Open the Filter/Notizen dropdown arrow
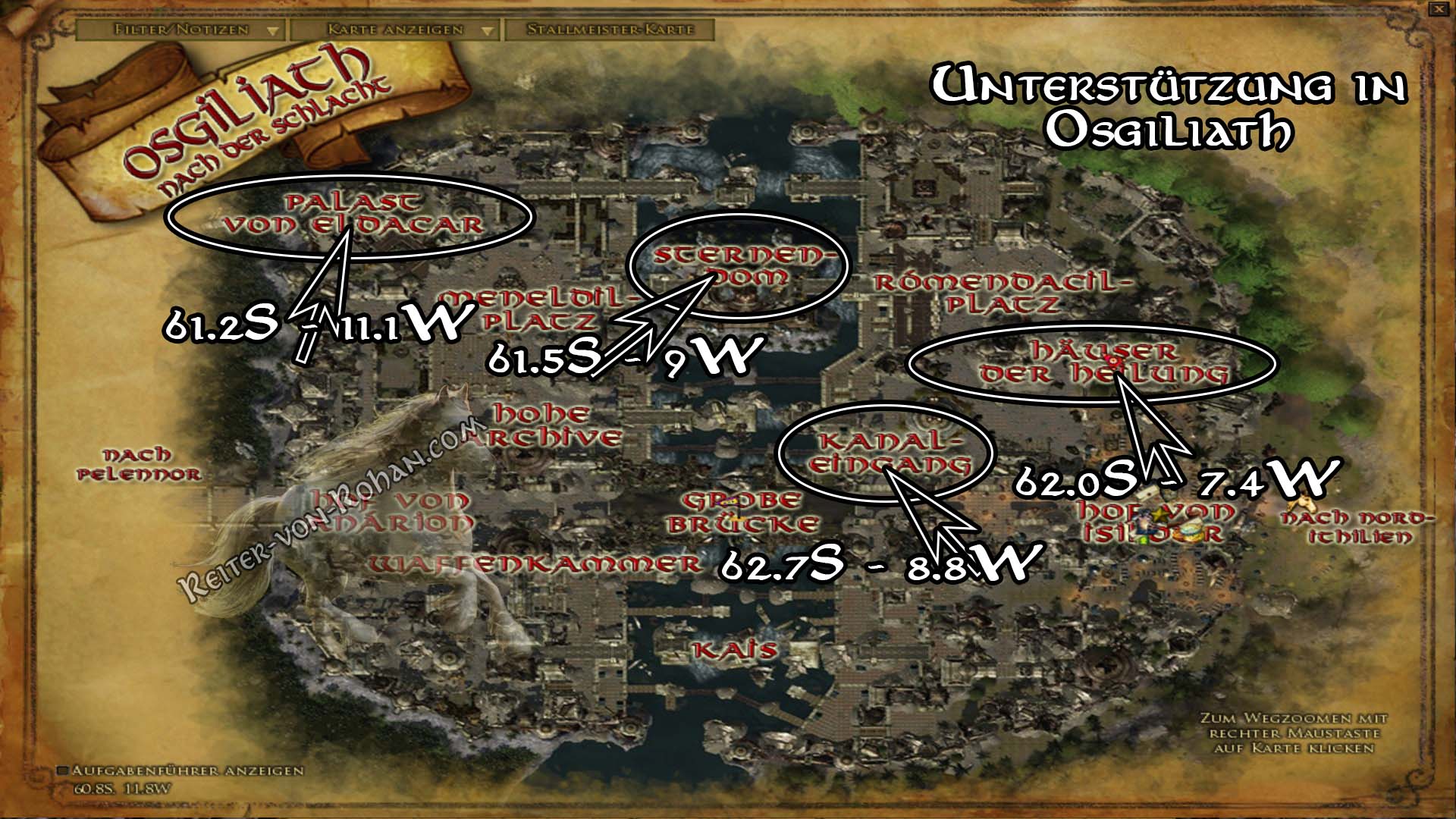 coord(273,32)
